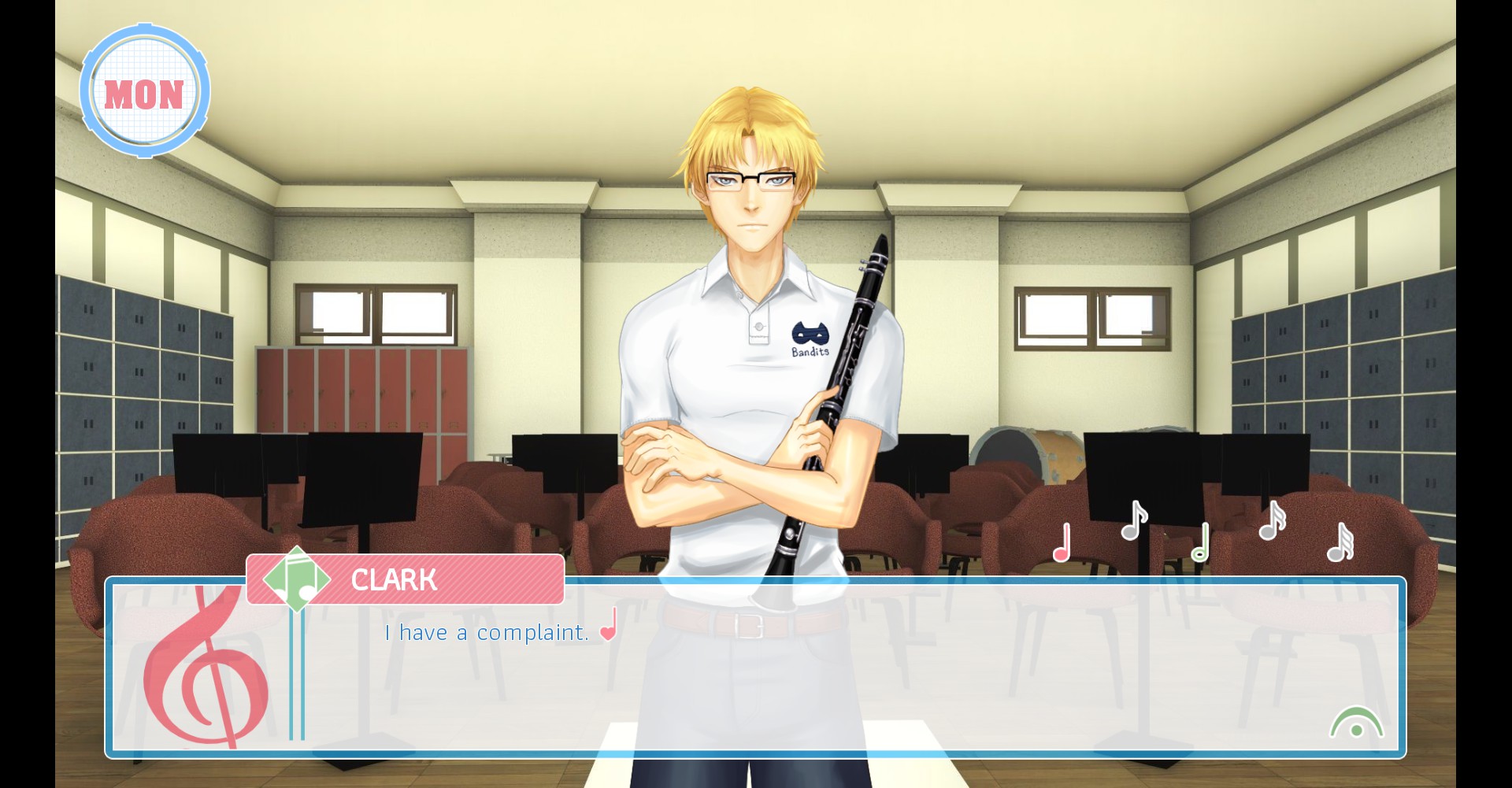Viewport: 1512px width, 788px height.
Task: Activate the green half note icon
Action: point(1200,543)
